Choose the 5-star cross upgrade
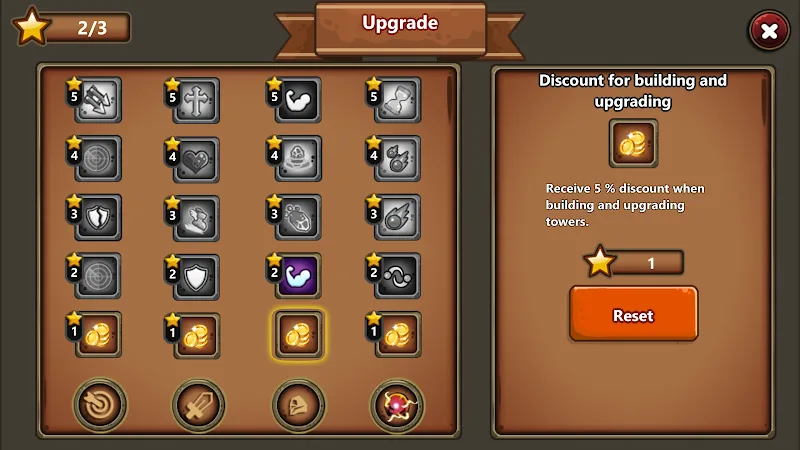This screenshot has width=800, height=450. 197,100
